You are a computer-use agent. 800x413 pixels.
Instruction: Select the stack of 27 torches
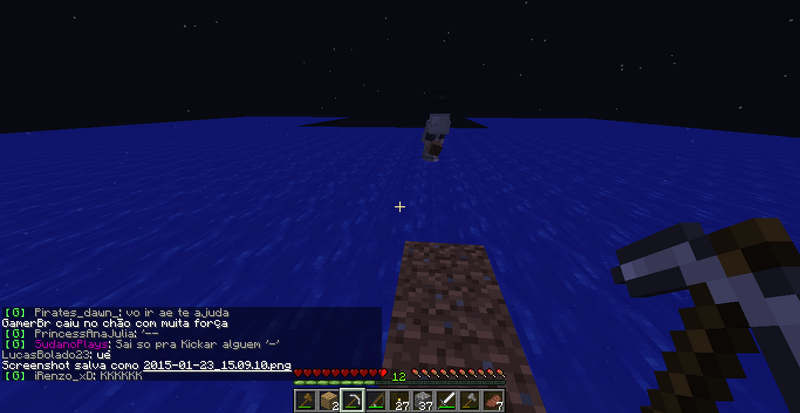coord(401,402)
